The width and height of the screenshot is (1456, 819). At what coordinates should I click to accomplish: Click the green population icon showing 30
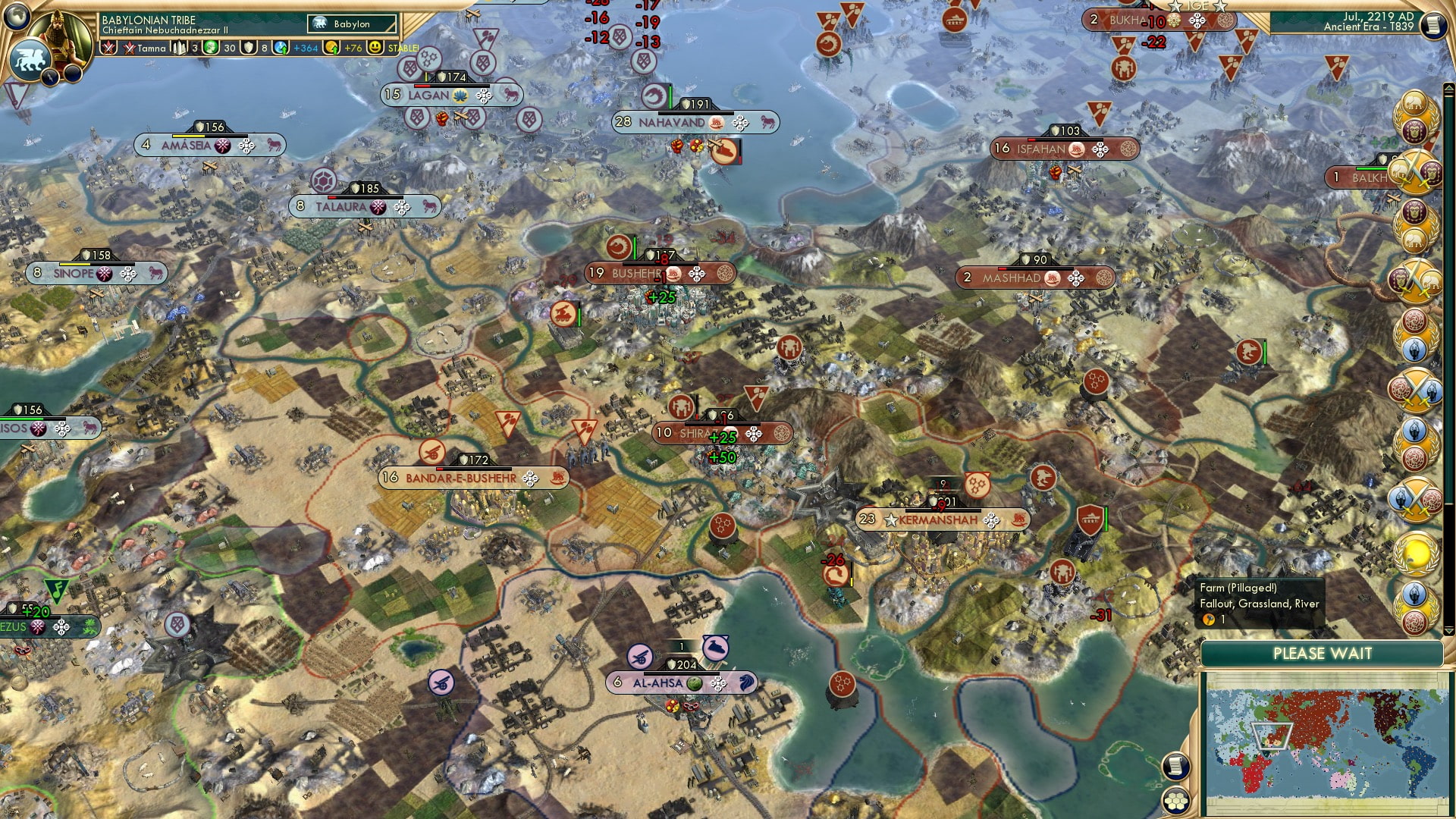pyautogui.click(x=212, y=47)
